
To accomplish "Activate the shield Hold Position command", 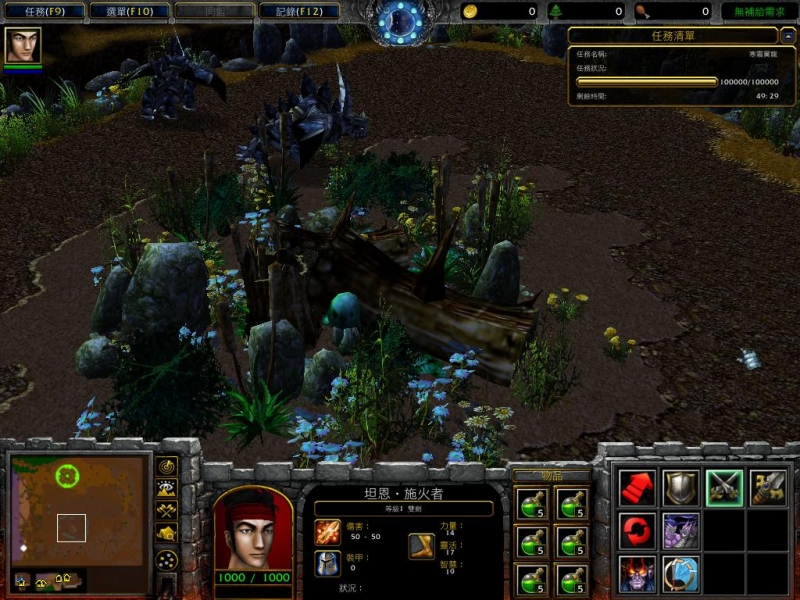I will [682, 488].
